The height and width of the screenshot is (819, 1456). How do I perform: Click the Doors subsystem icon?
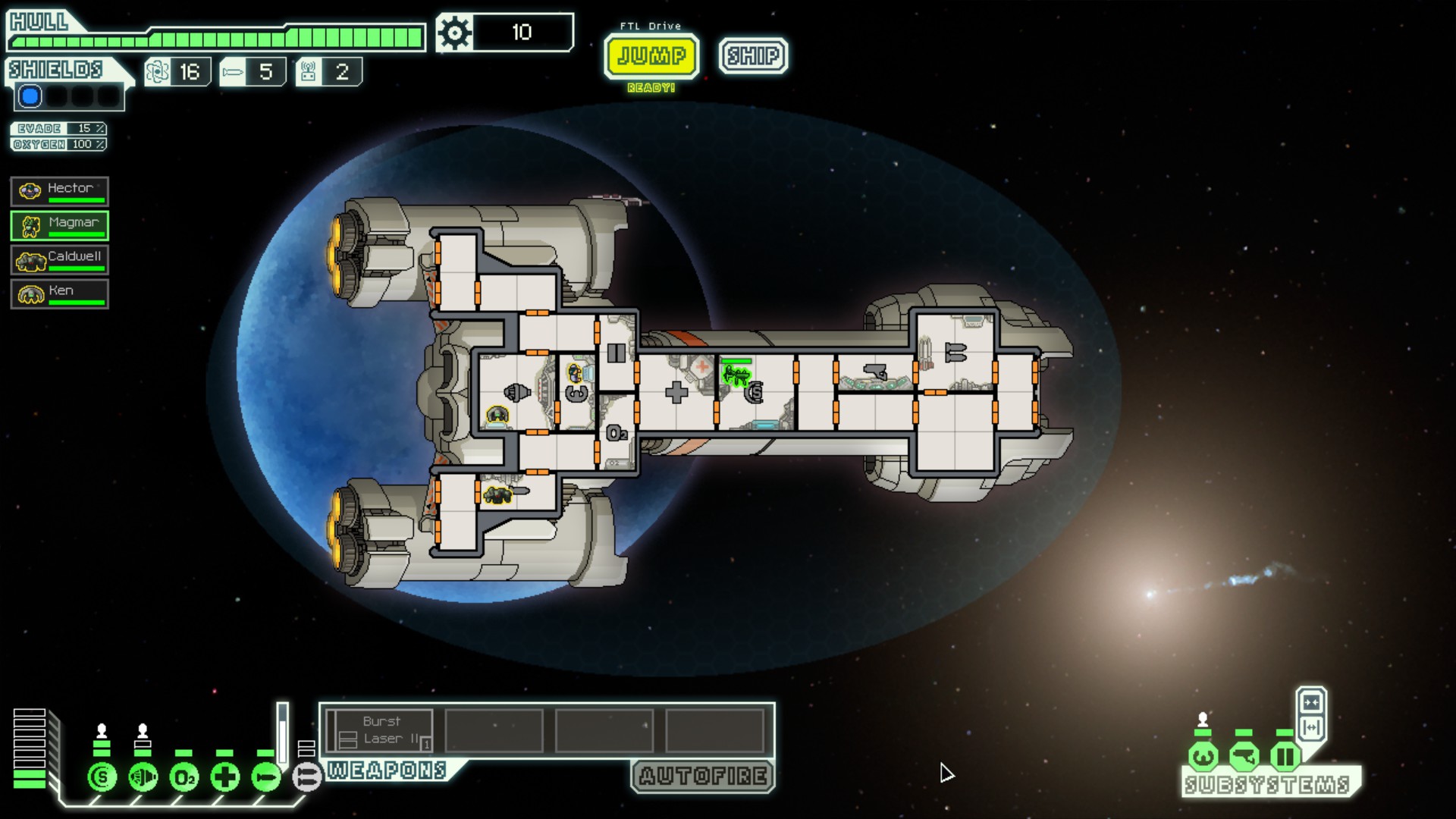[1285, 756]
